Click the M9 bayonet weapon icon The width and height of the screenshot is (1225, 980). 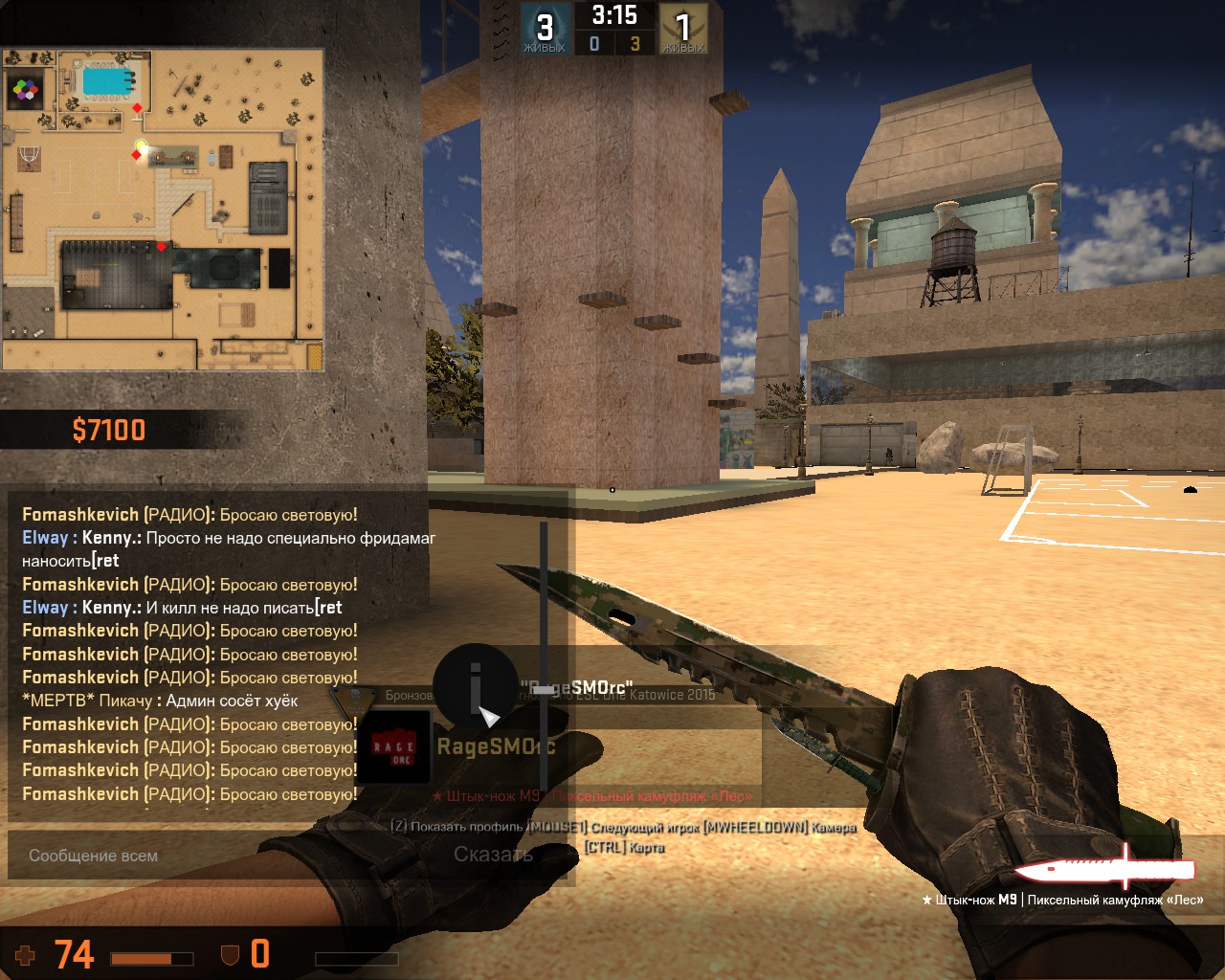tap(1104, 868)
